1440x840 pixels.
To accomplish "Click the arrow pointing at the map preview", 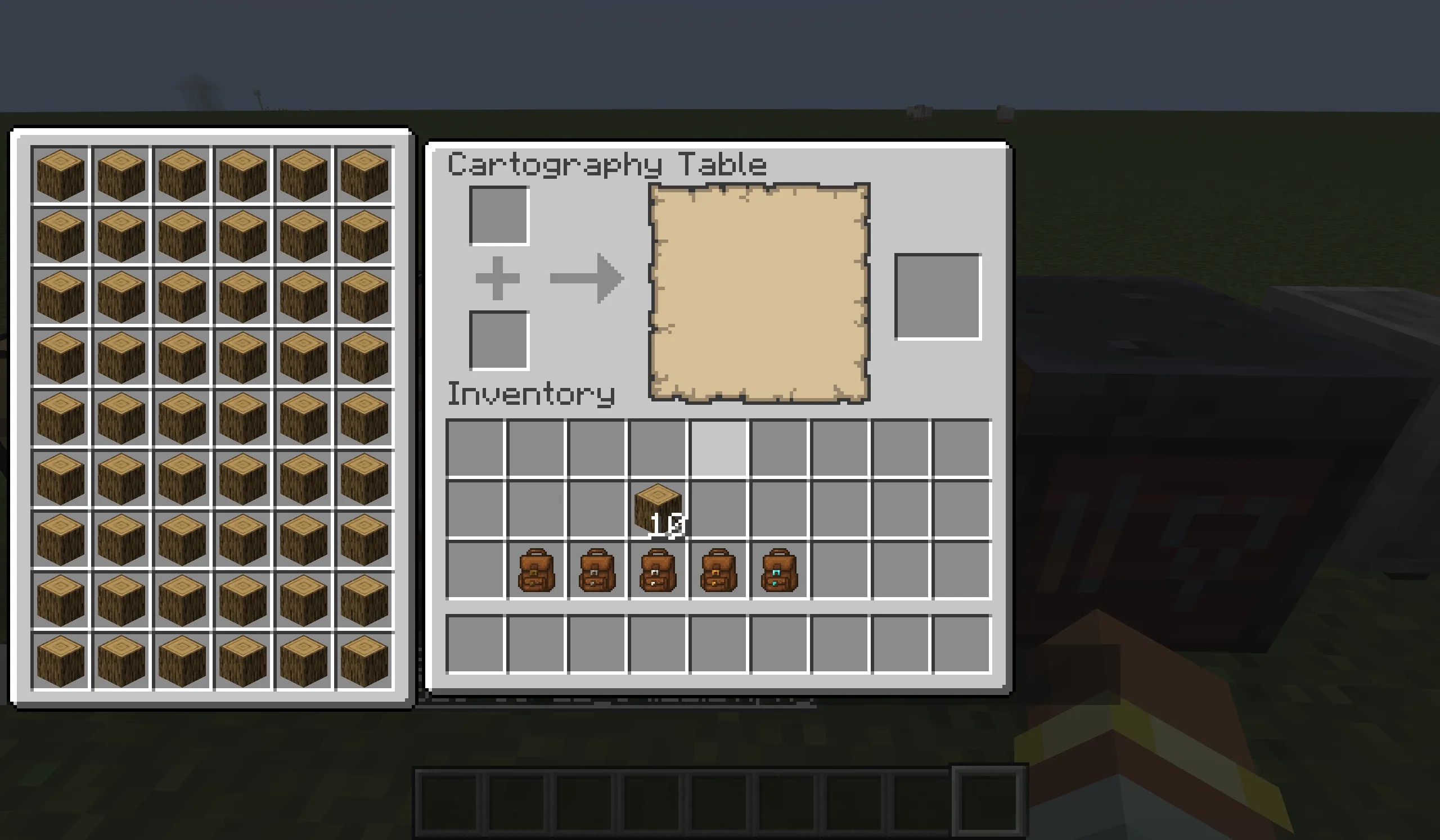I will point(586,278).
